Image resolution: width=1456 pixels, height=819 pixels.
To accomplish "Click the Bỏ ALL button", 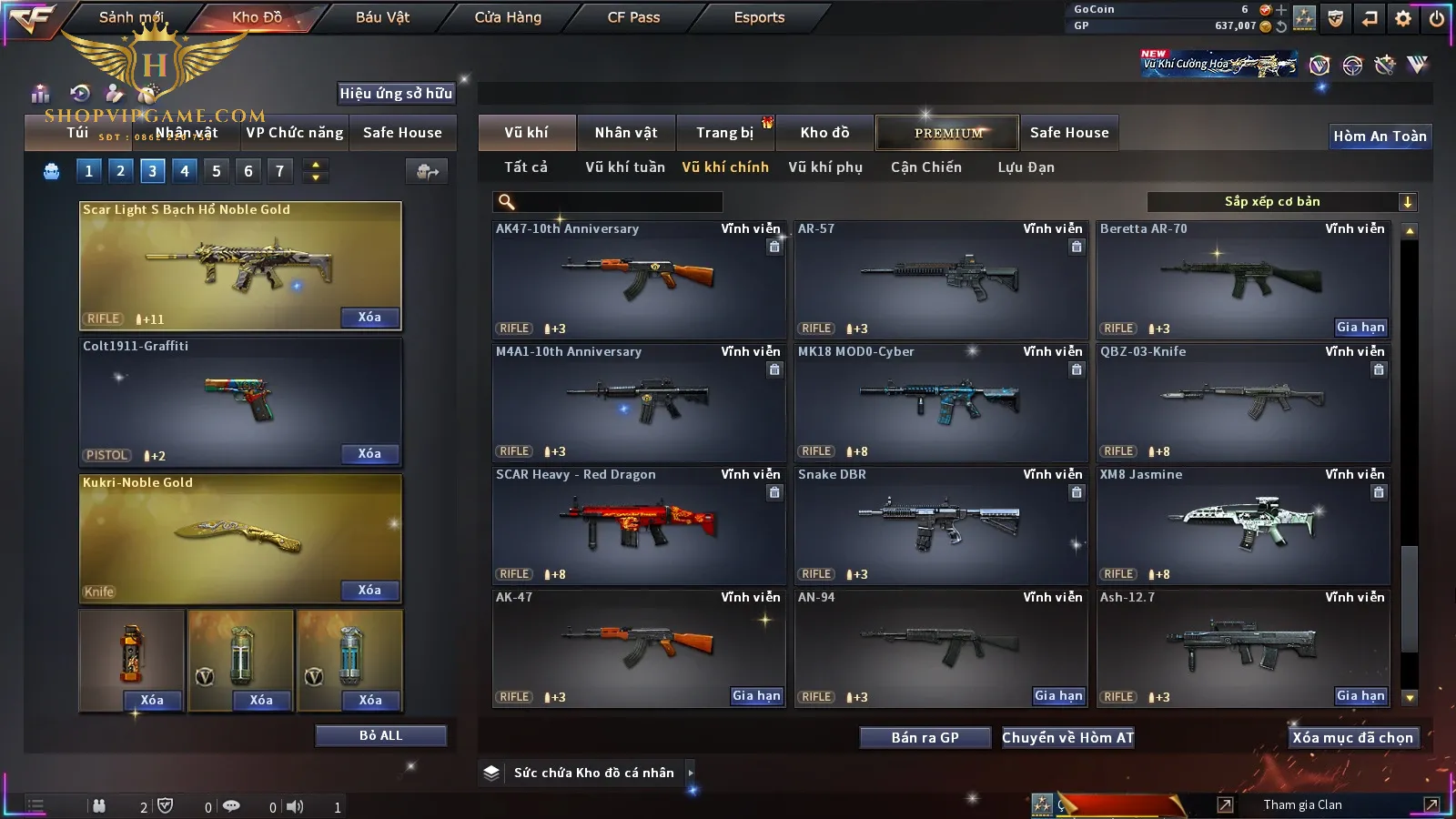I will click(x=380, y=735).
